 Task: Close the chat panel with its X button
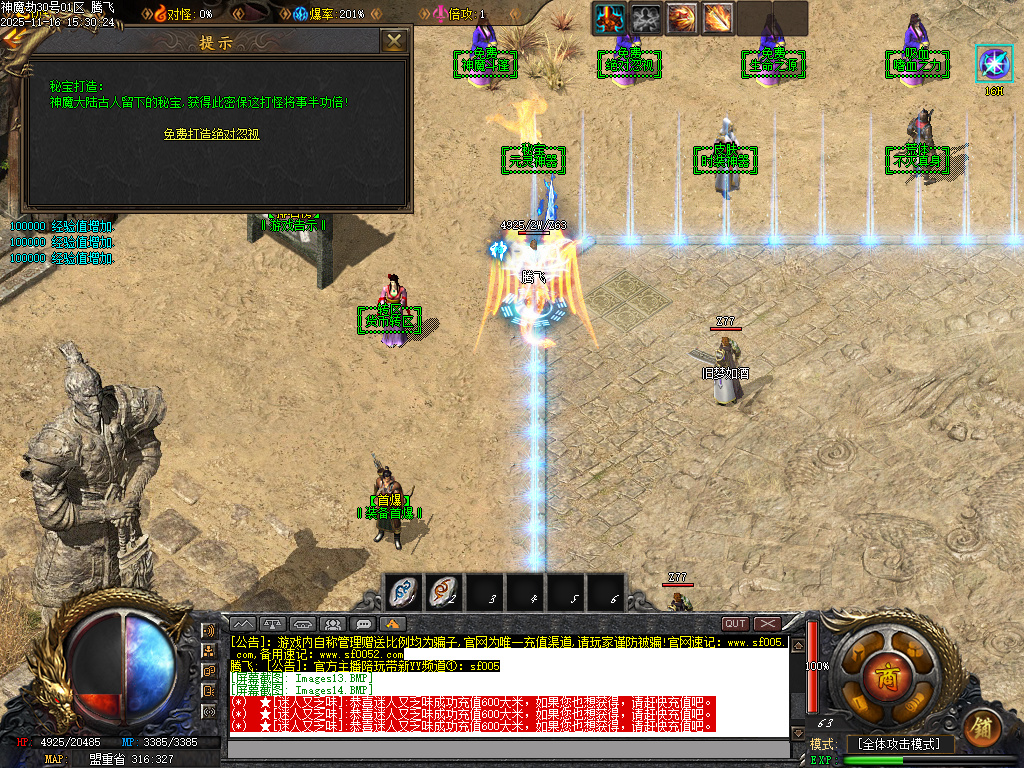(x=766, y=624)
